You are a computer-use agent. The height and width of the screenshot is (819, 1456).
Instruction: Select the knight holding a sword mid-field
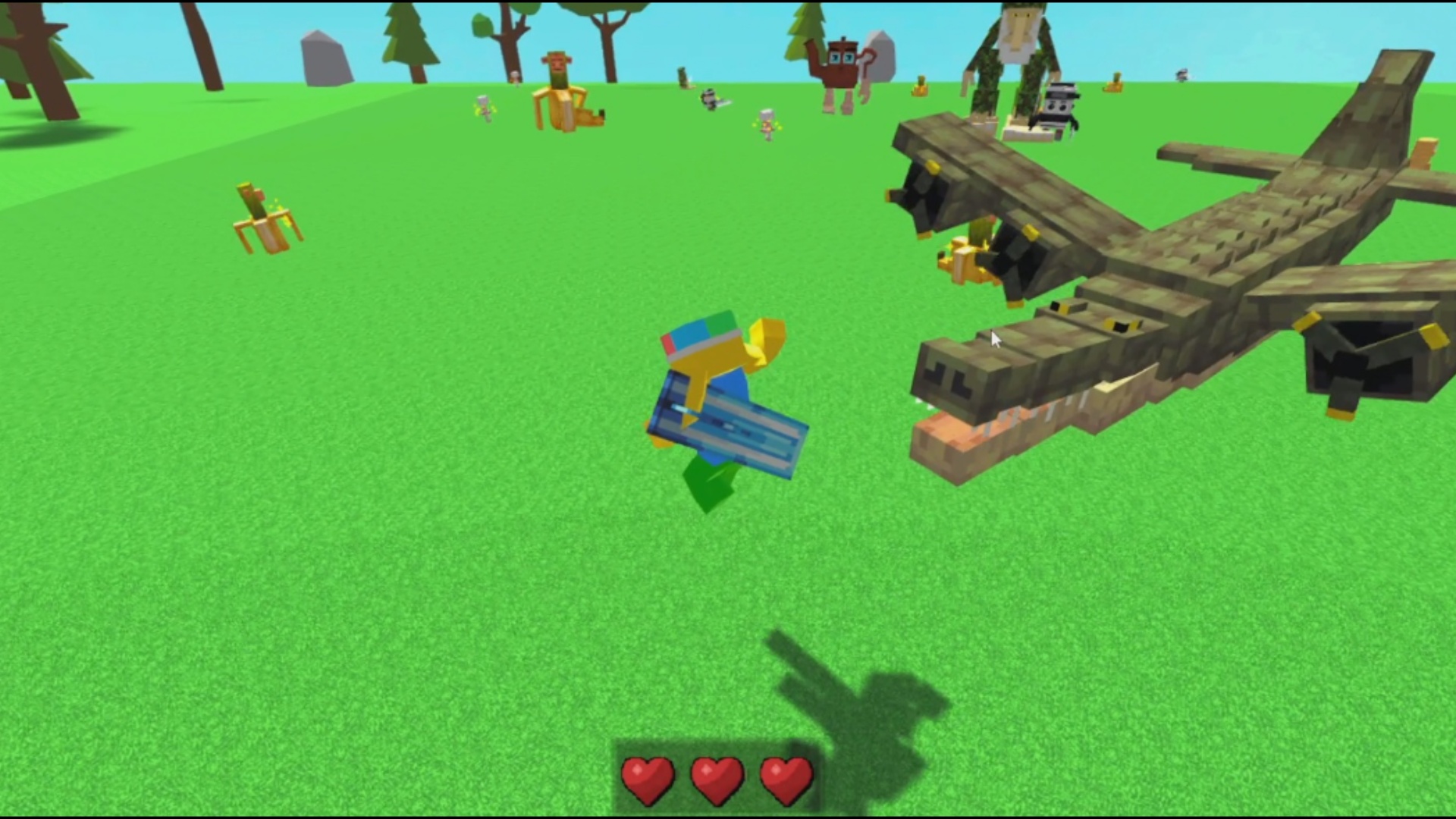click(x=709, y=99)
